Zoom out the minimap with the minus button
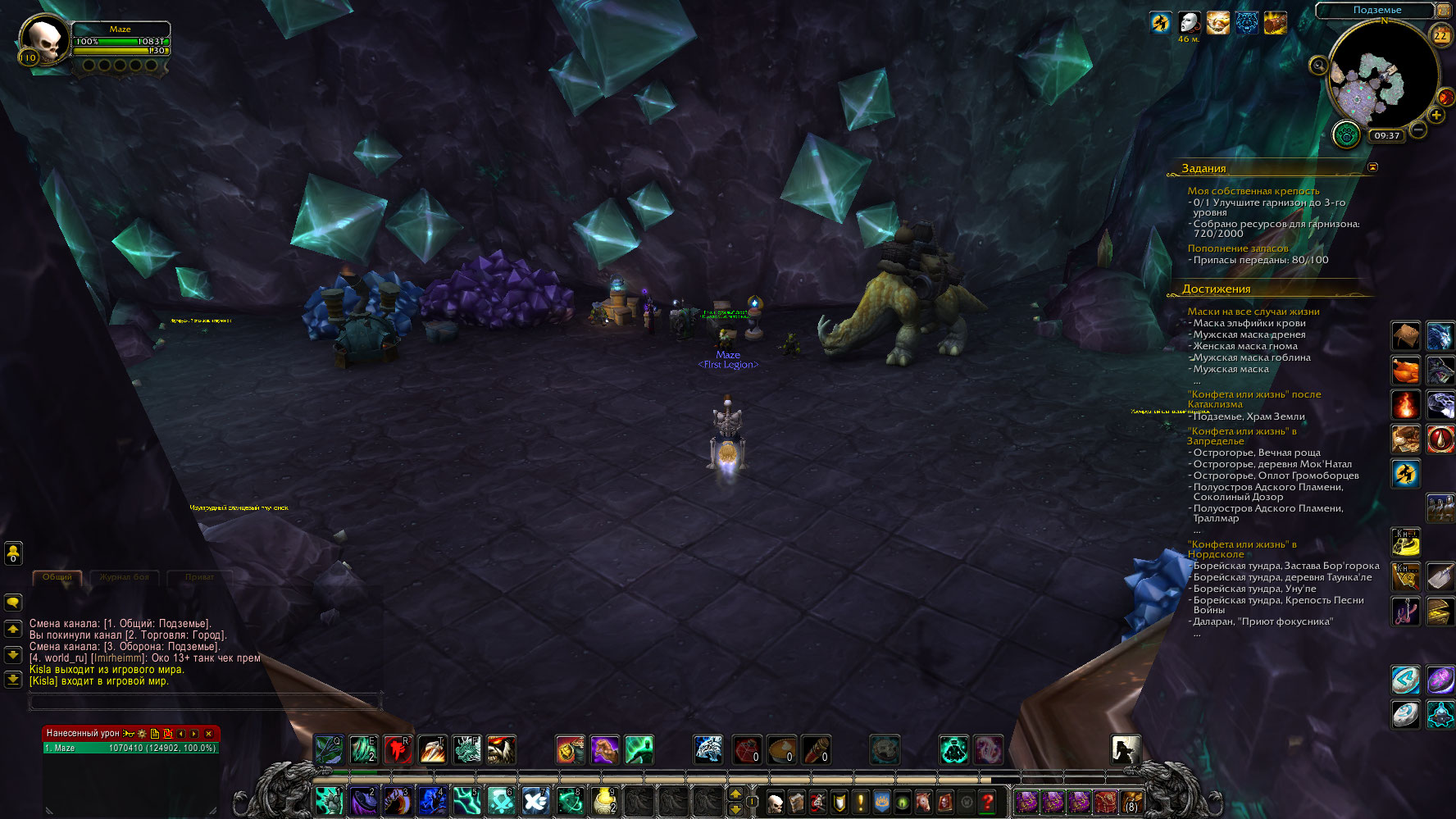 1418,130
